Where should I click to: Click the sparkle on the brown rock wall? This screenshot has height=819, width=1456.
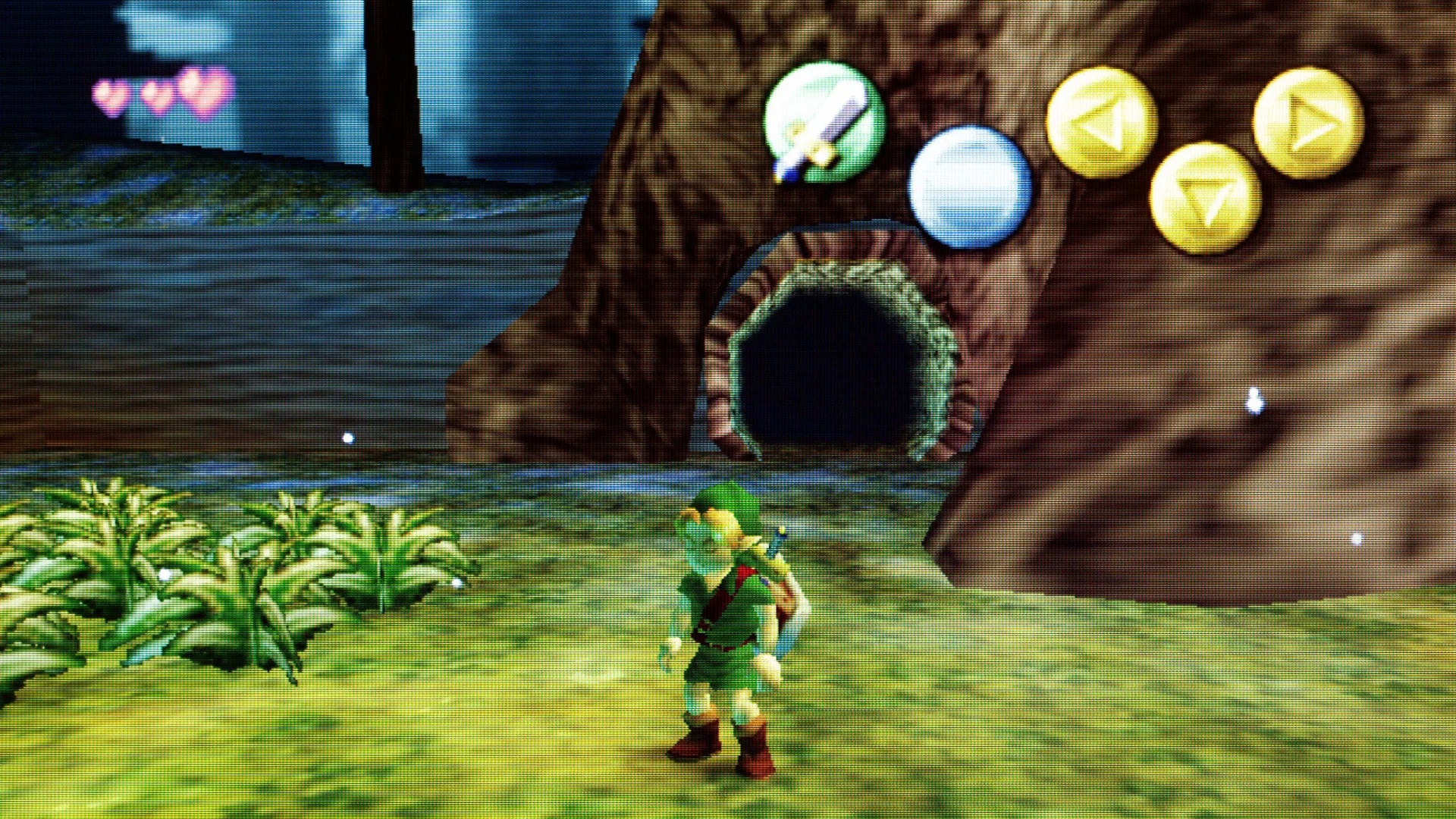[1255, 400]
